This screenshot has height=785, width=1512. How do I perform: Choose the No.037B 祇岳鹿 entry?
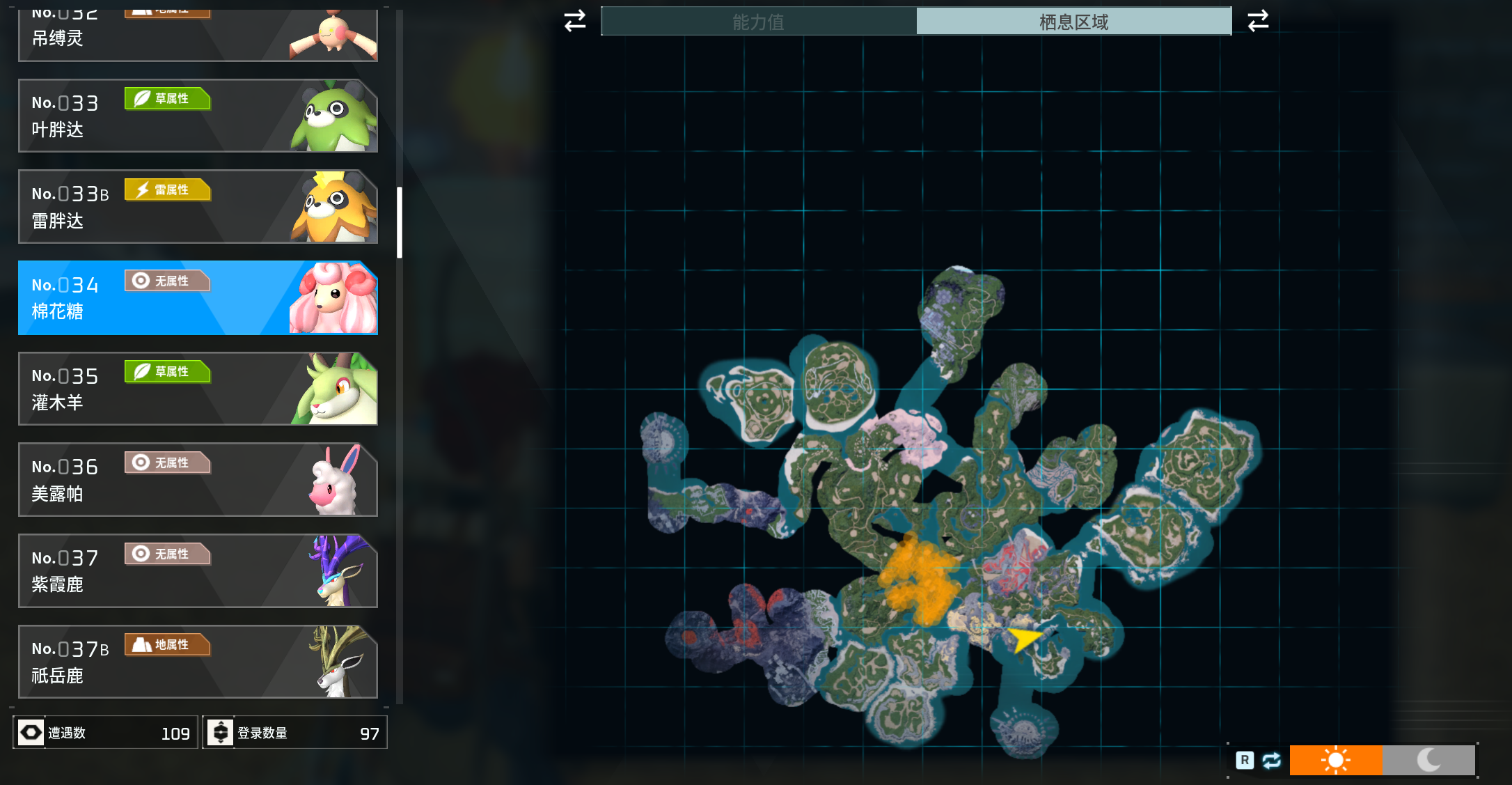coord(198,662)
